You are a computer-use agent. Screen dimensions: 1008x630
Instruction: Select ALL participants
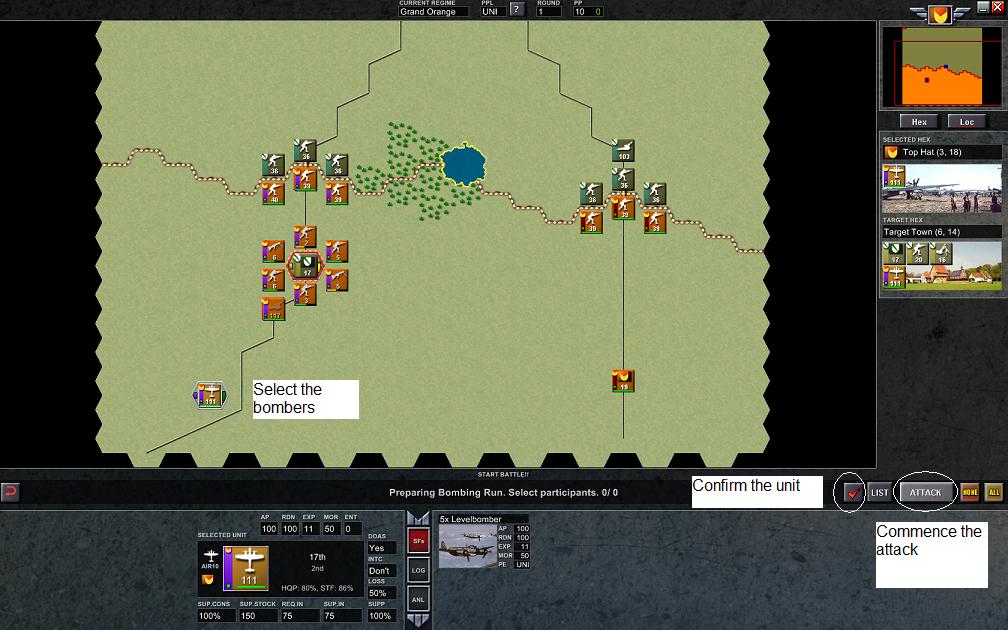tap(993, 492)
